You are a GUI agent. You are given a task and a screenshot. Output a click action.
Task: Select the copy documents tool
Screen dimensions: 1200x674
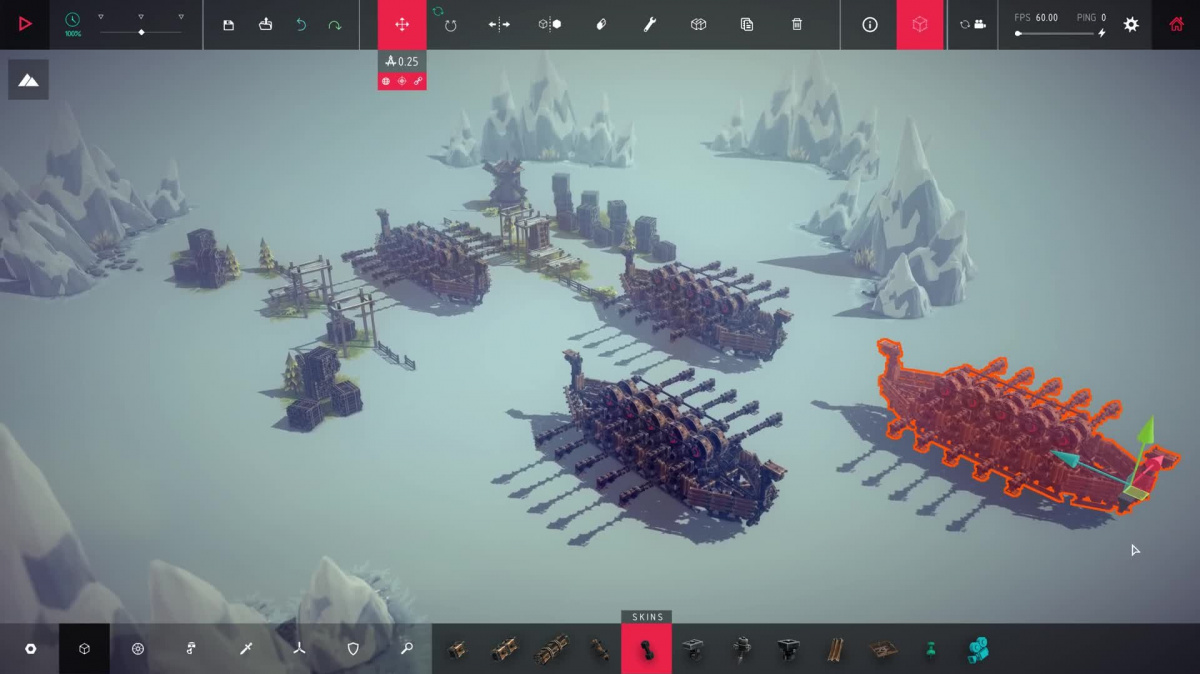click(x=747, y=24)
